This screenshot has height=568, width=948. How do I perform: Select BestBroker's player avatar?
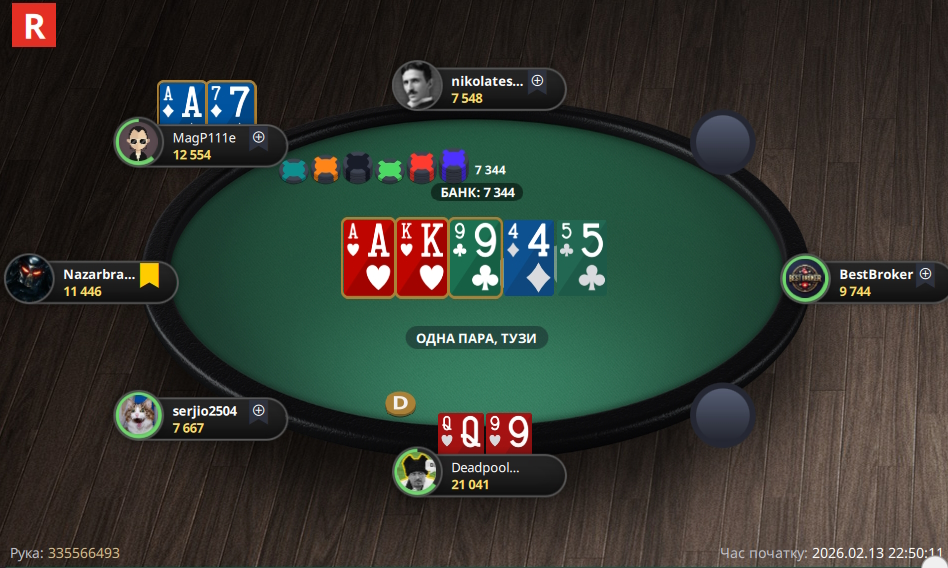(804, 279)
